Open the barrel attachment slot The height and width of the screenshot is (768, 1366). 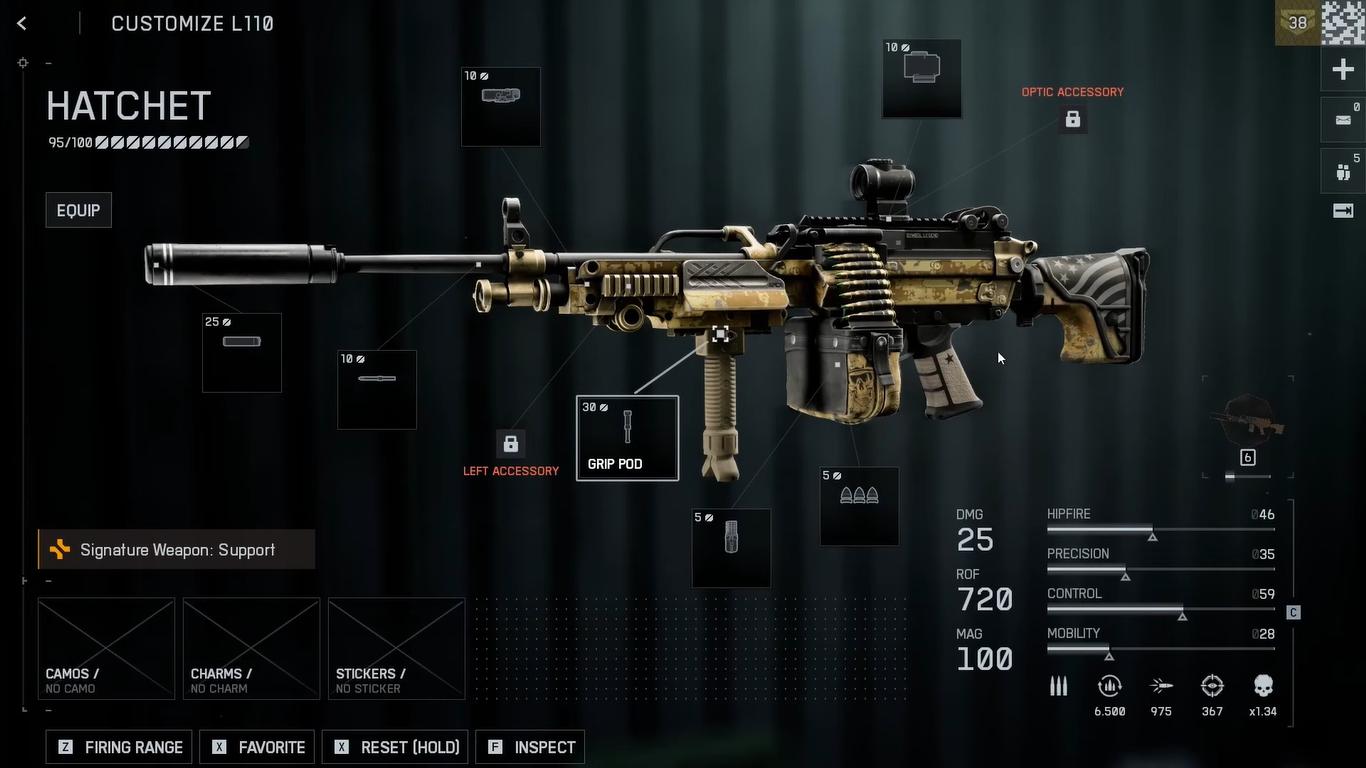[377, 389]
